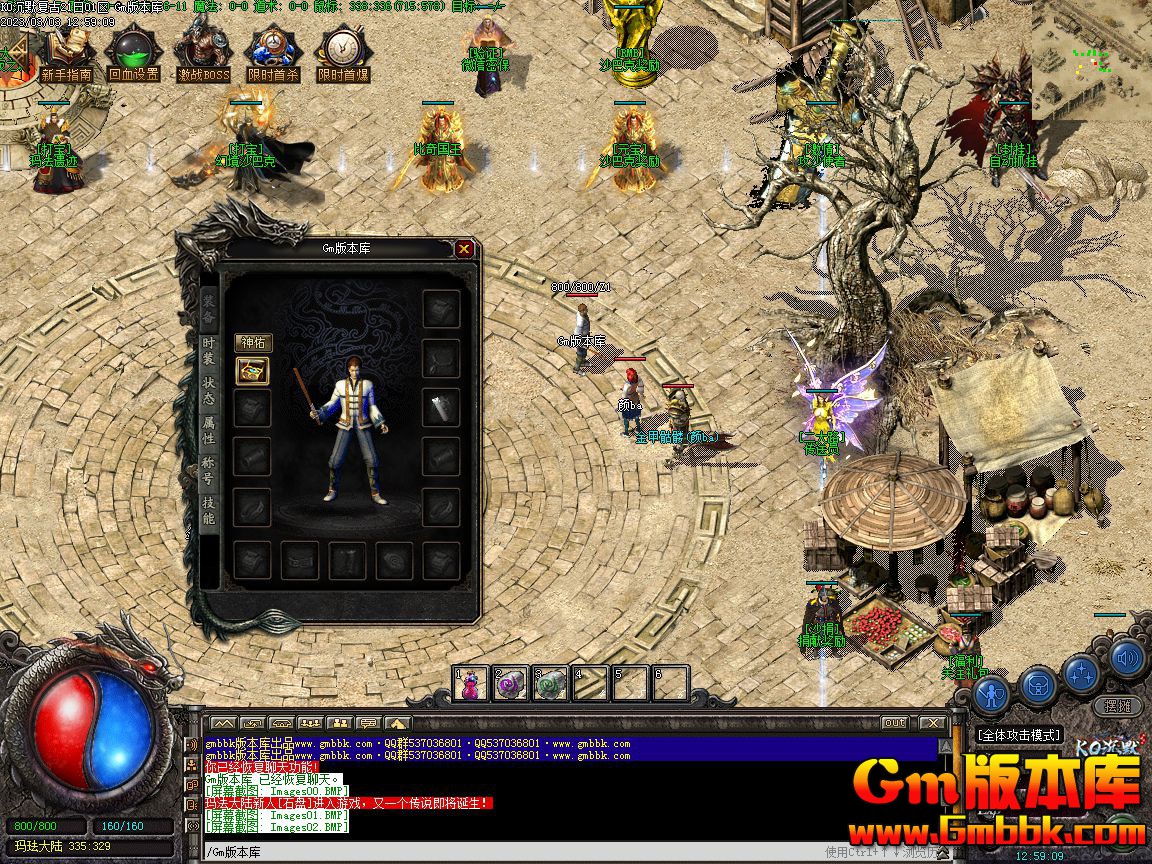This screenshot has height=864, width=1152.
Task: Select the equipped wooden sword slot
Action: [x=441, y=407]
